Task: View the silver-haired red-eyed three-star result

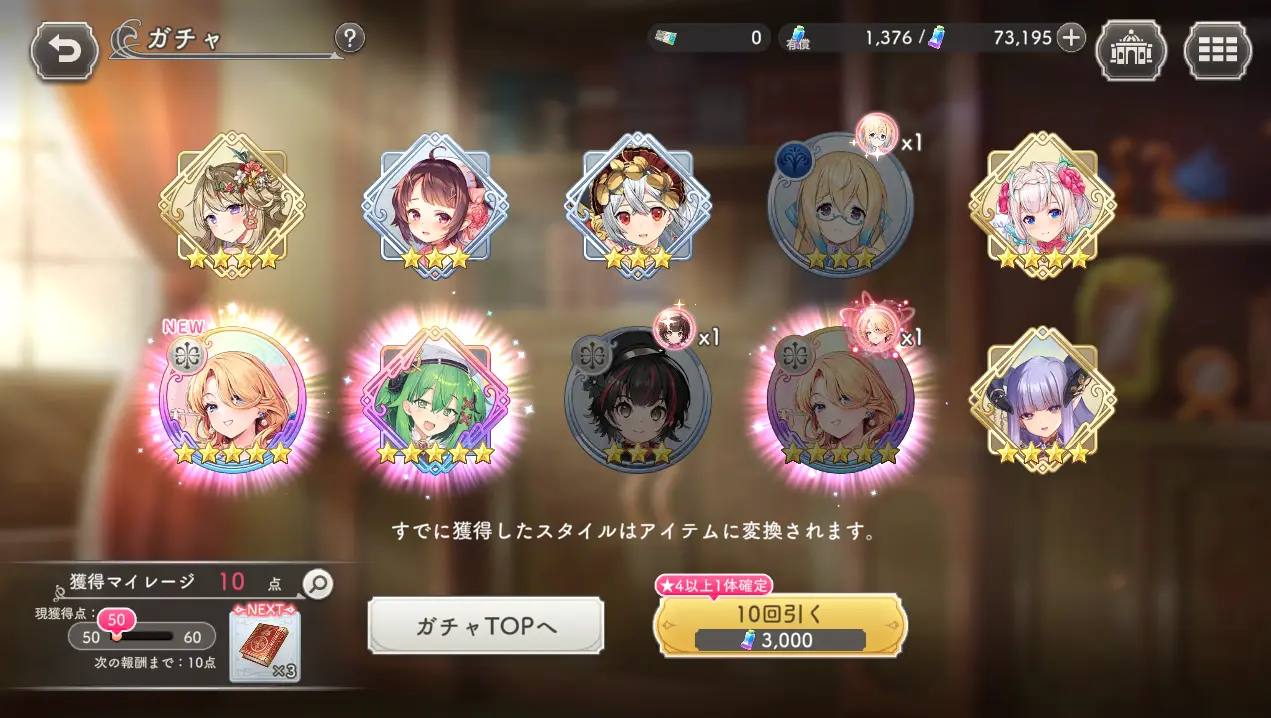Action: click(x=638, y=205)
